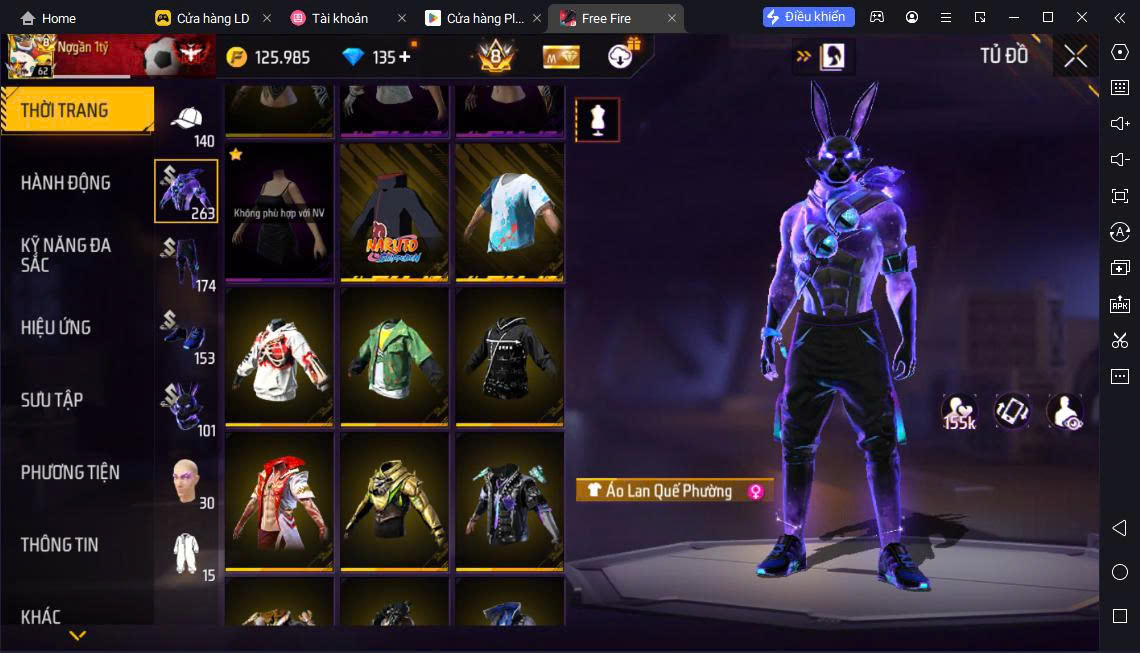Viewport: 1140px width, 653px height.
Task: Choose the hat category with 140 items
Action: pos(187,124)
